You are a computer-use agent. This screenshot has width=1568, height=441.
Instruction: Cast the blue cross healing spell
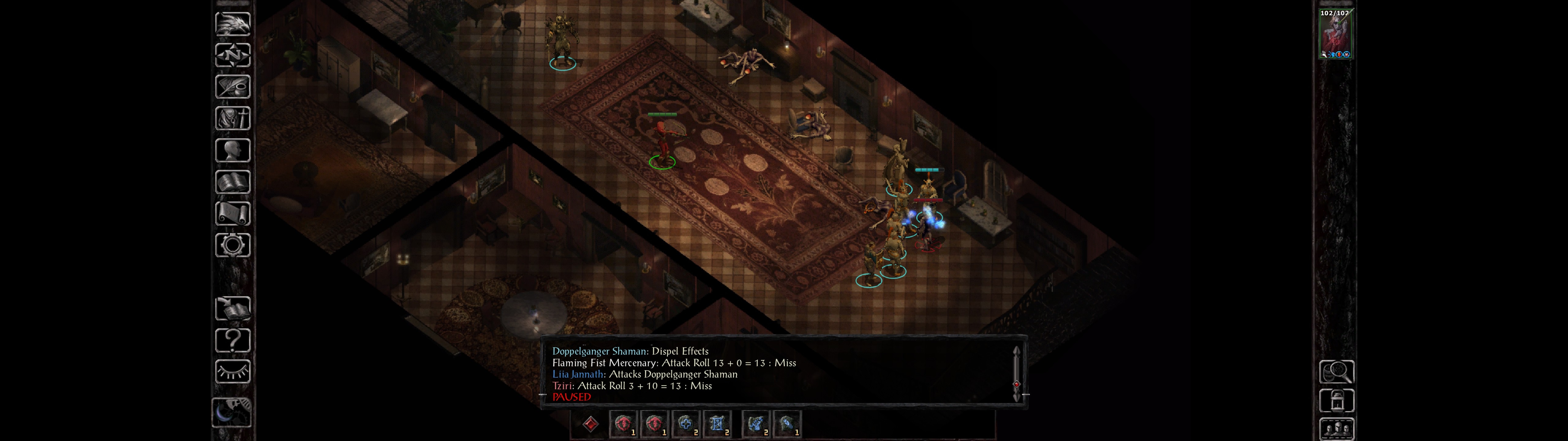point(686,424)
